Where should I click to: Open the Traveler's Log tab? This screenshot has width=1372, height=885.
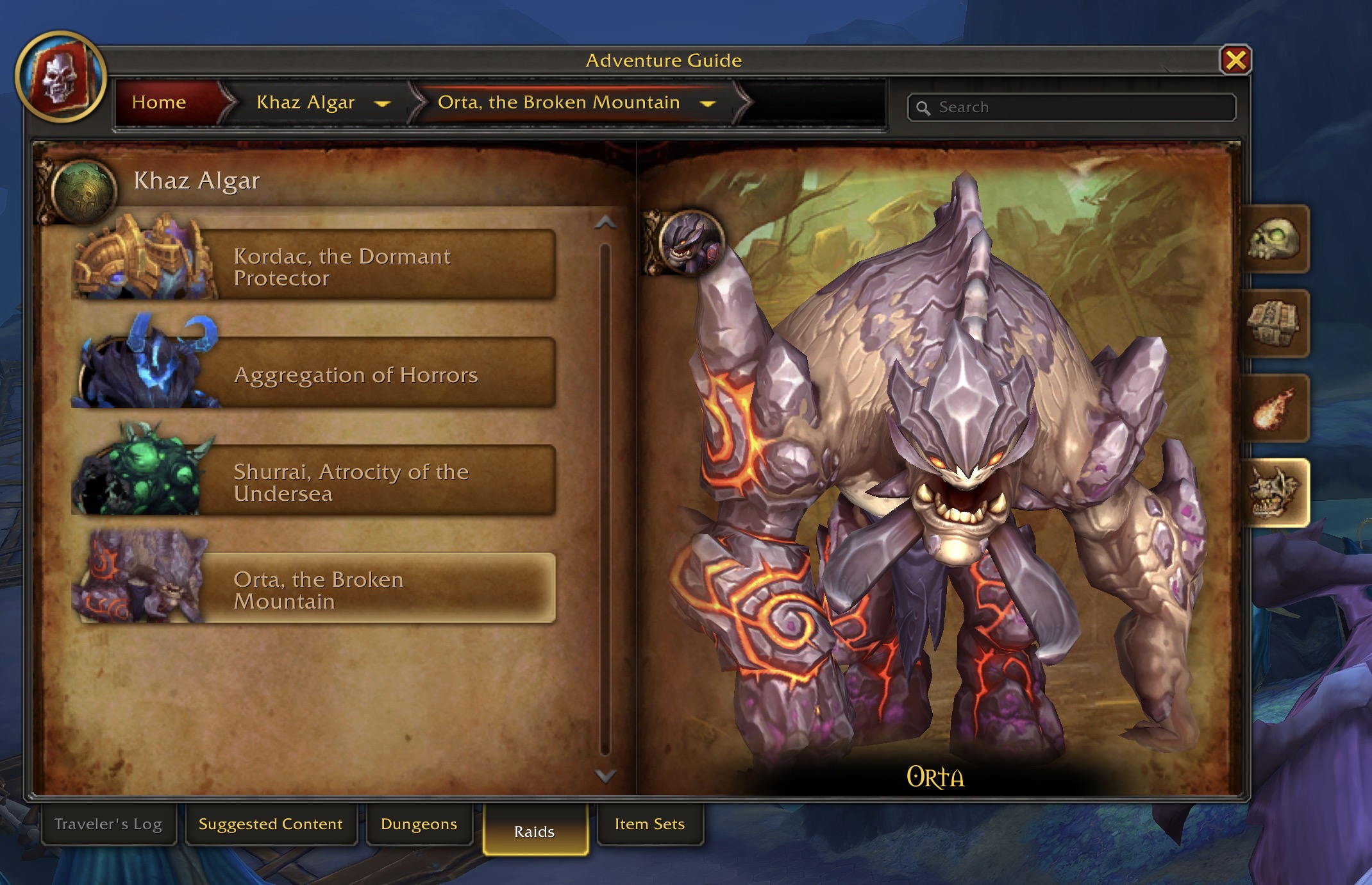108,824
